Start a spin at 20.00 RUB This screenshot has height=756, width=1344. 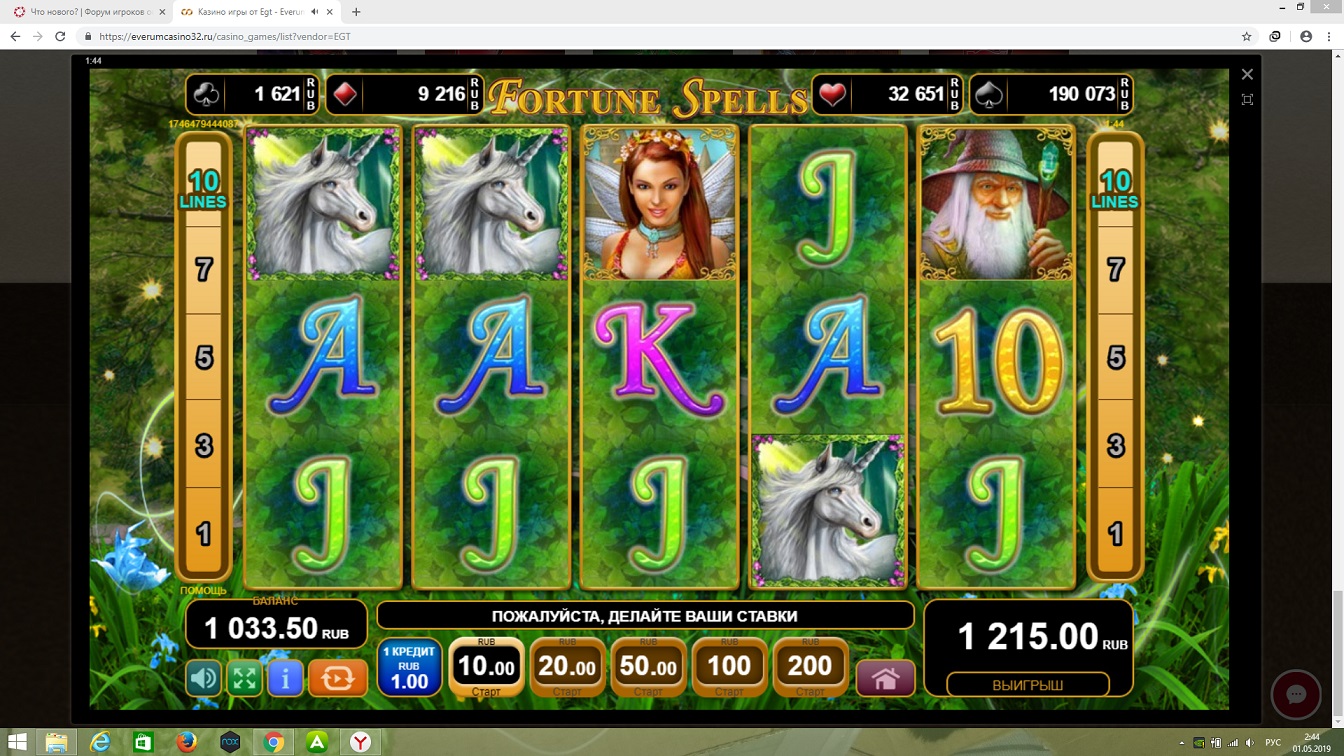coord(567,667)
